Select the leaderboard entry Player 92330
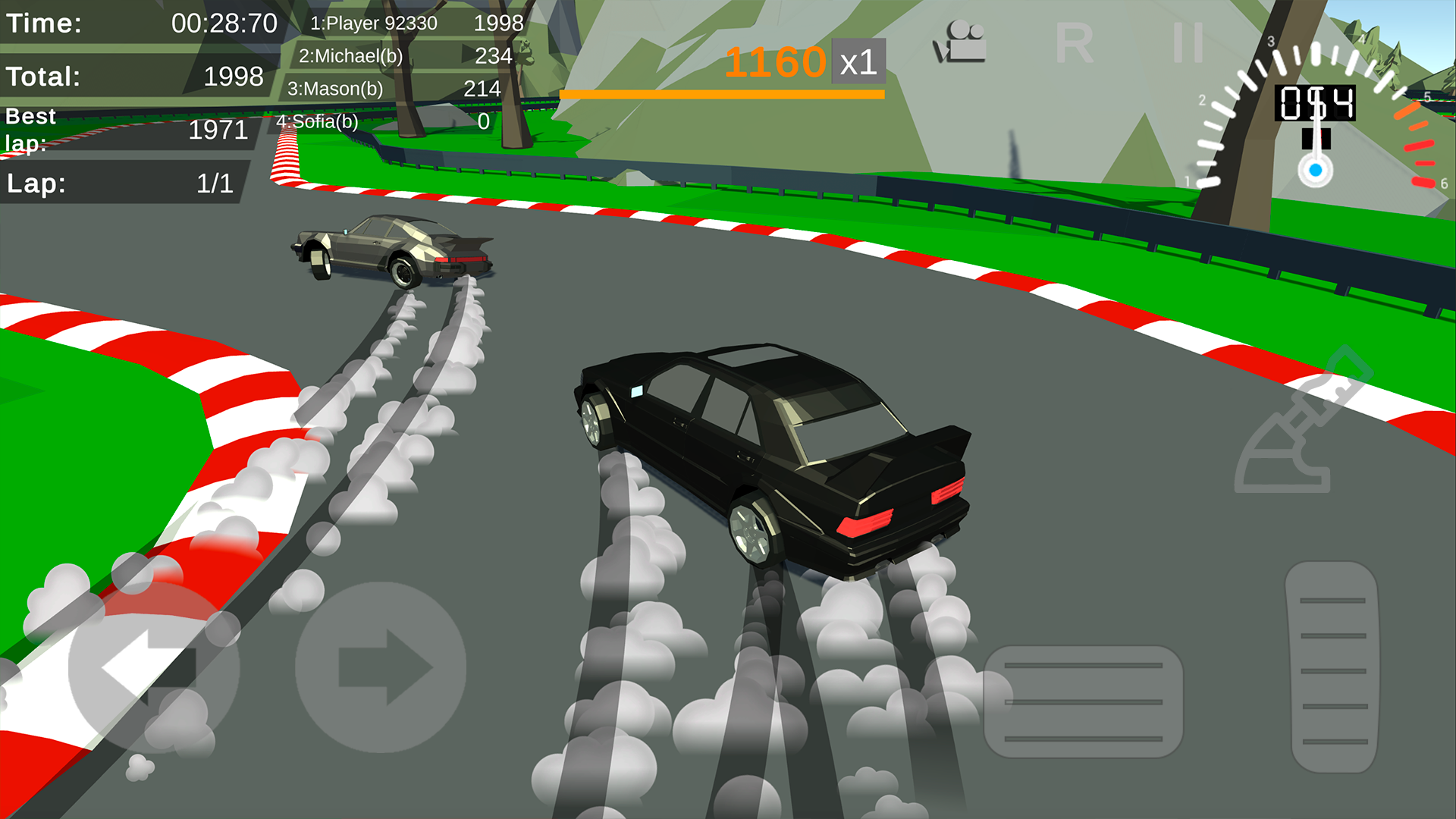Image resolution: width=1456 pixels, height=819 pixels. tap(409, 23)
